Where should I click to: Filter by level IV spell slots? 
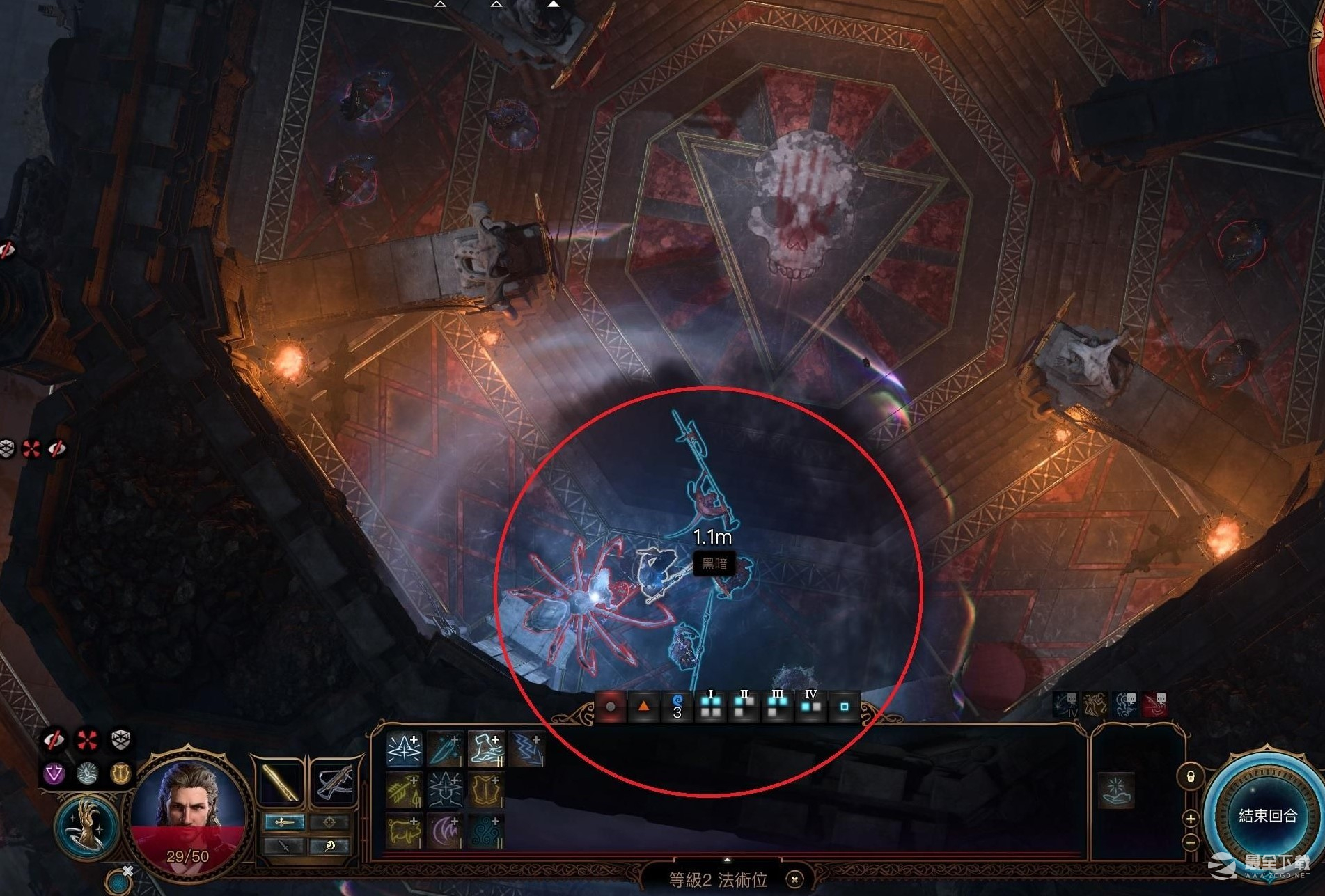[810, 707]
